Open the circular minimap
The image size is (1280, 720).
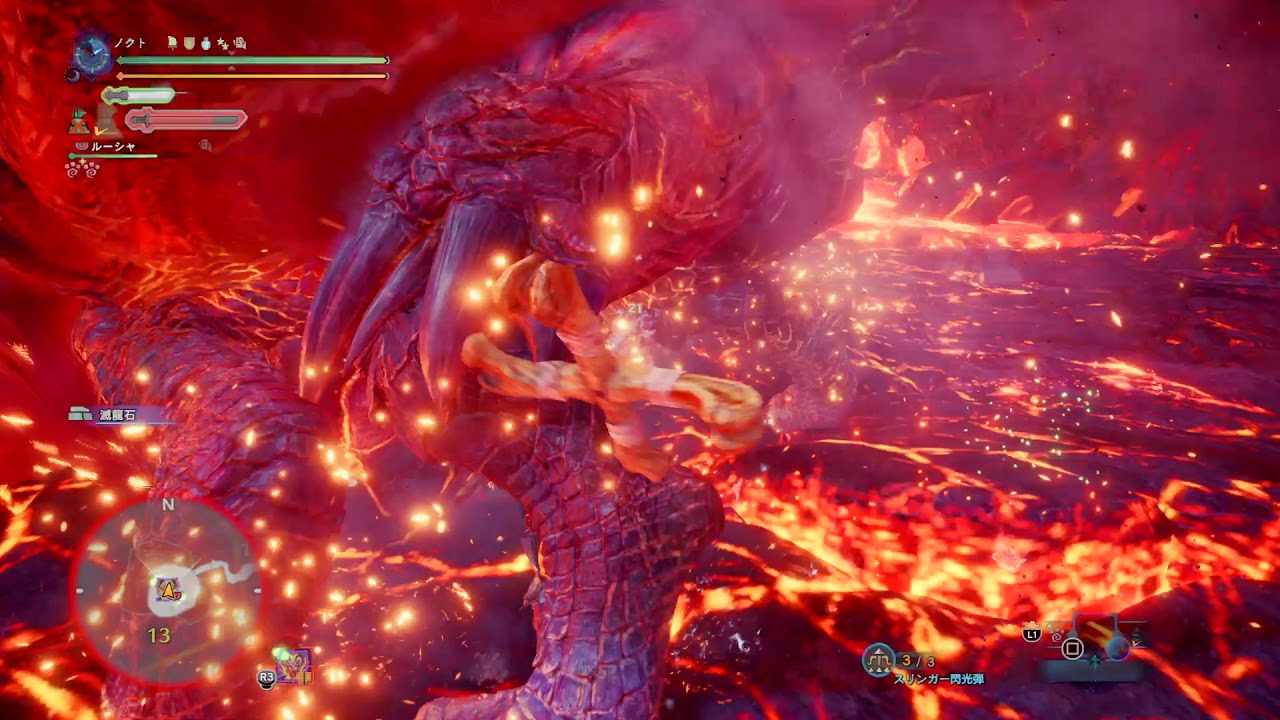[x=168, y=591]
